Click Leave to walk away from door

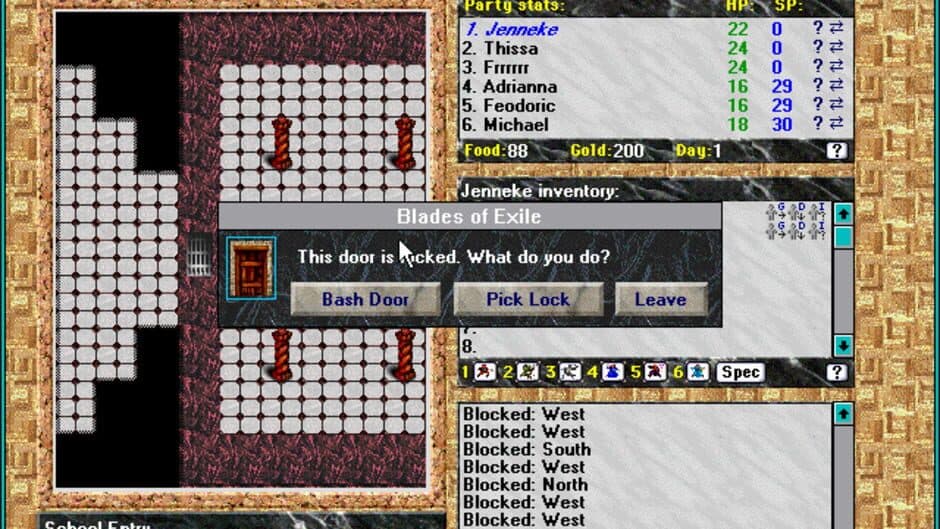pyautogui.click(x=660, y=299)
